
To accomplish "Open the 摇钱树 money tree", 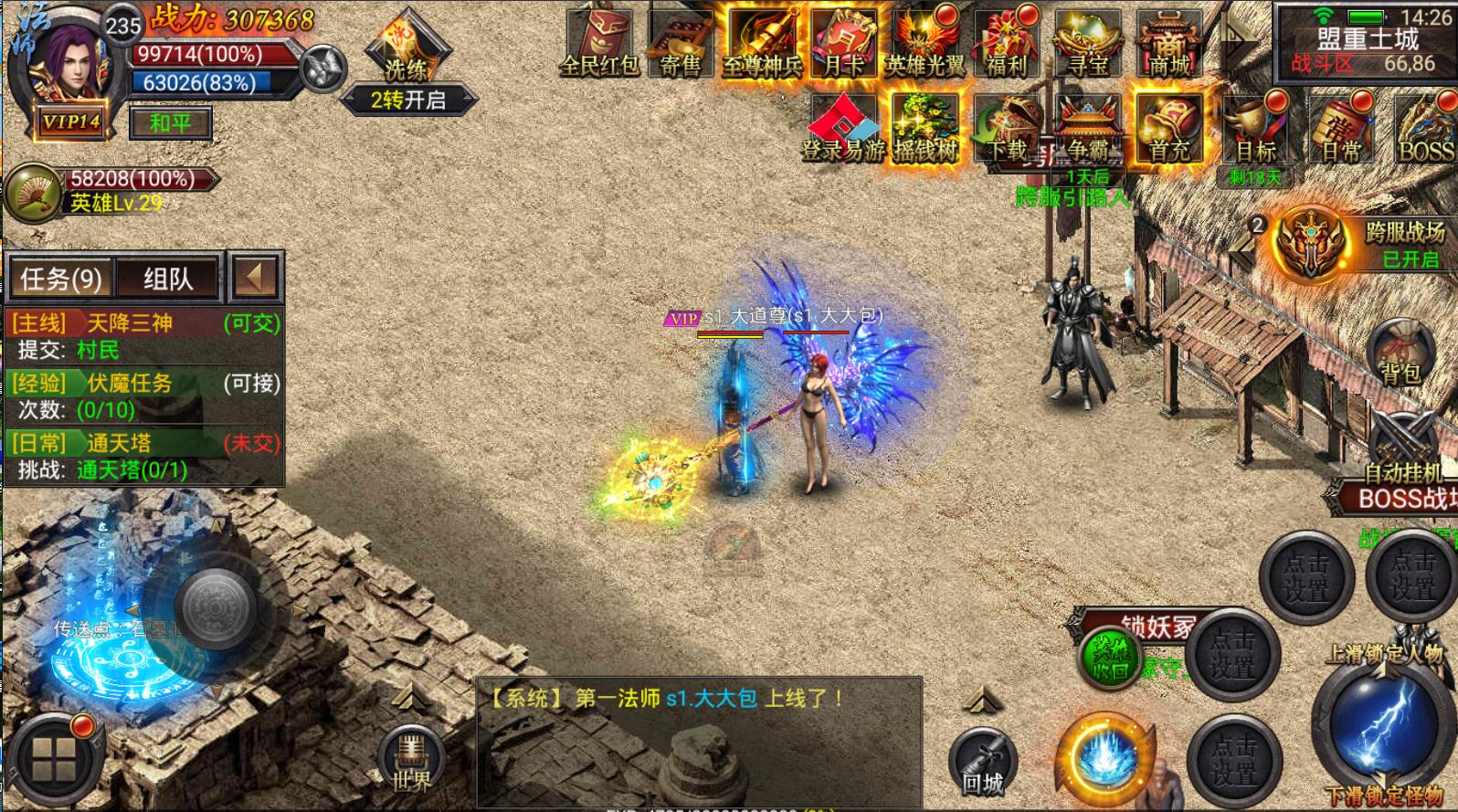I will [x=924, y=130].
